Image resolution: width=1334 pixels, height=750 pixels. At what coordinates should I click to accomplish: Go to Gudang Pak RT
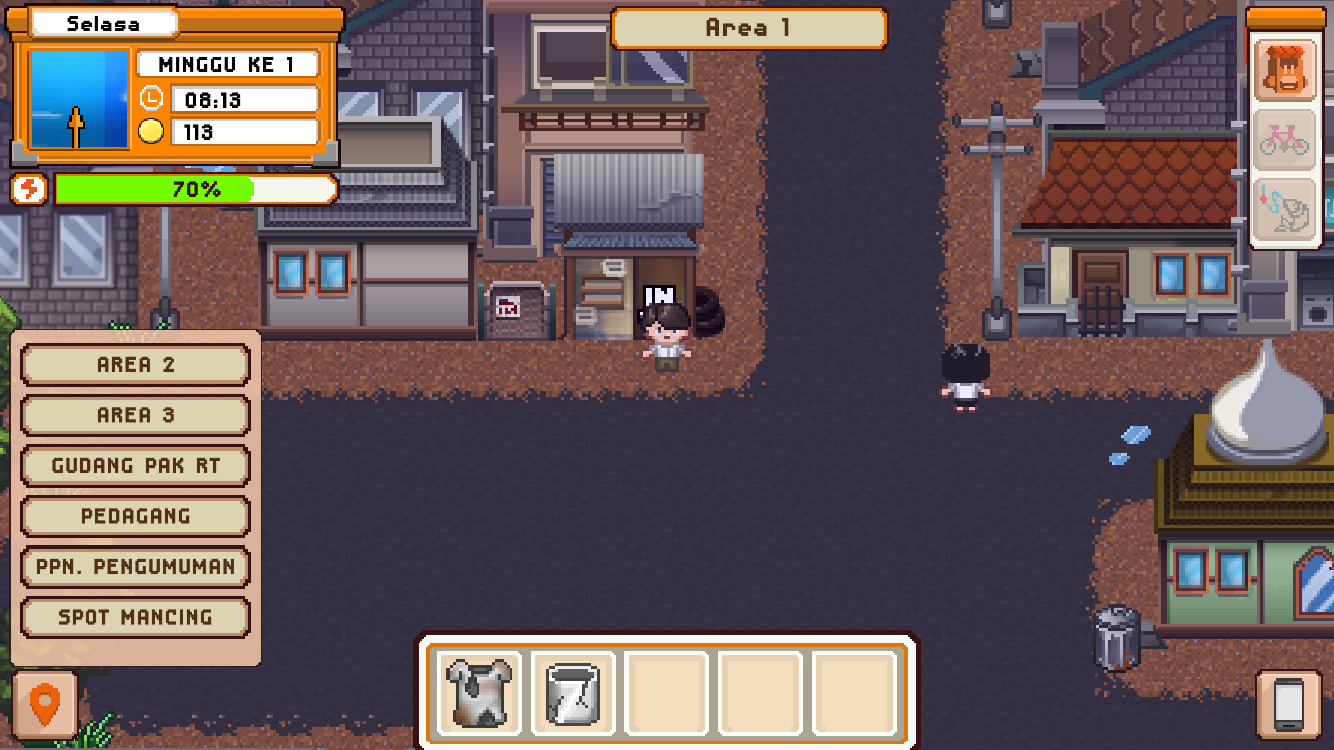[x=135, y=466]
